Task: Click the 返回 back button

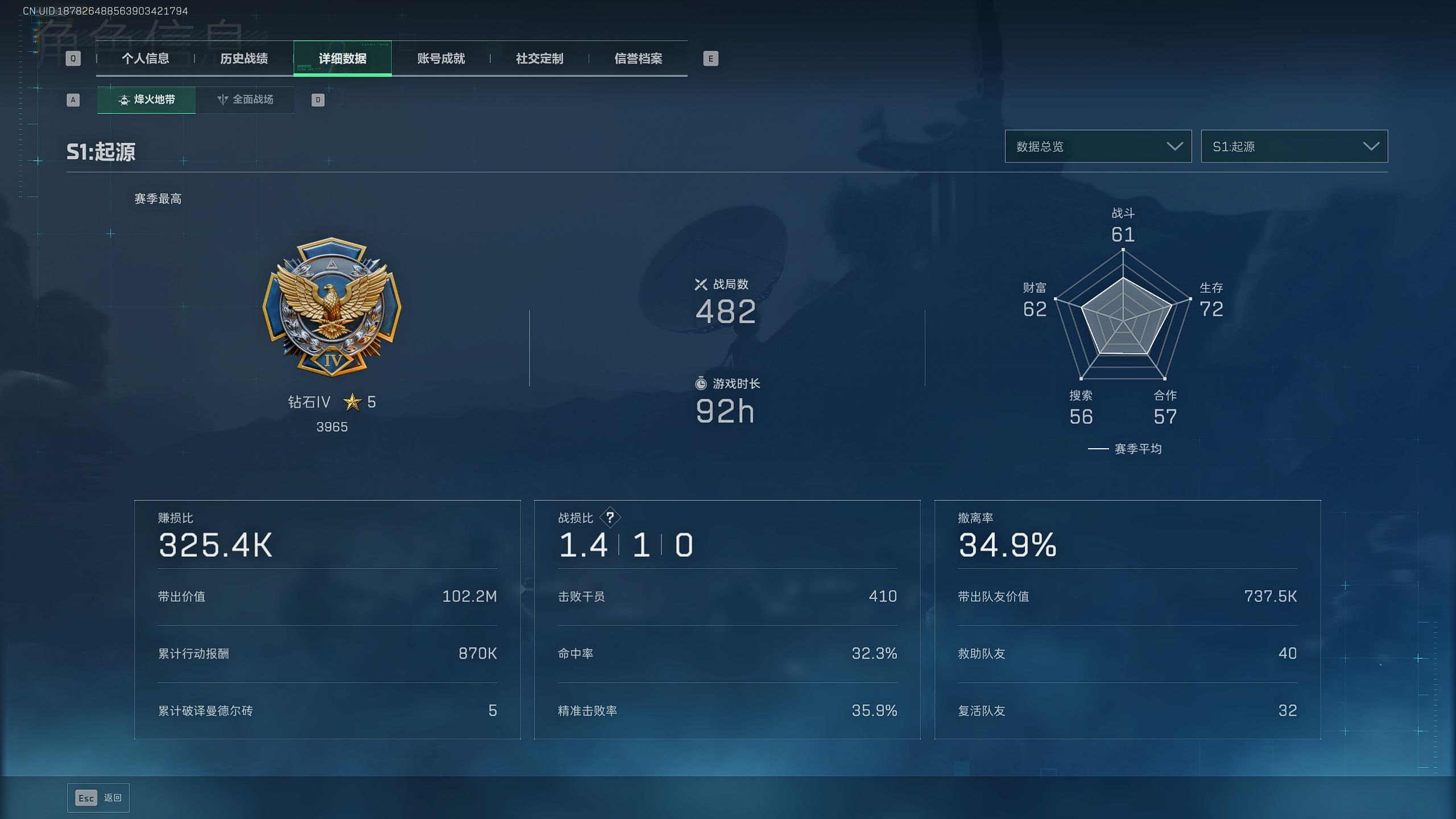Action: 98,798
